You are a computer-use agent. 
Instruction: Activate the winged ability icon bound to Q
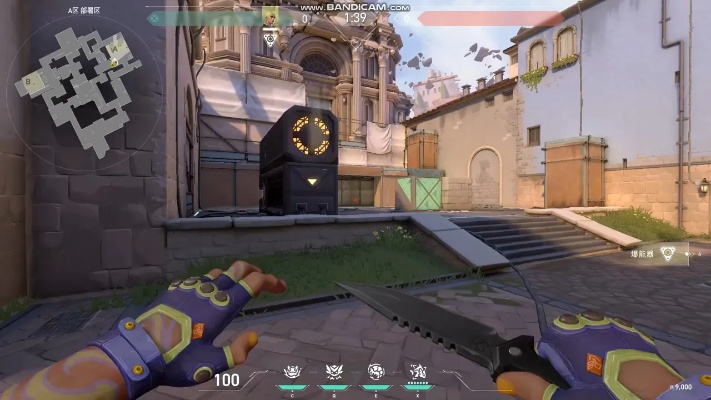334,371
